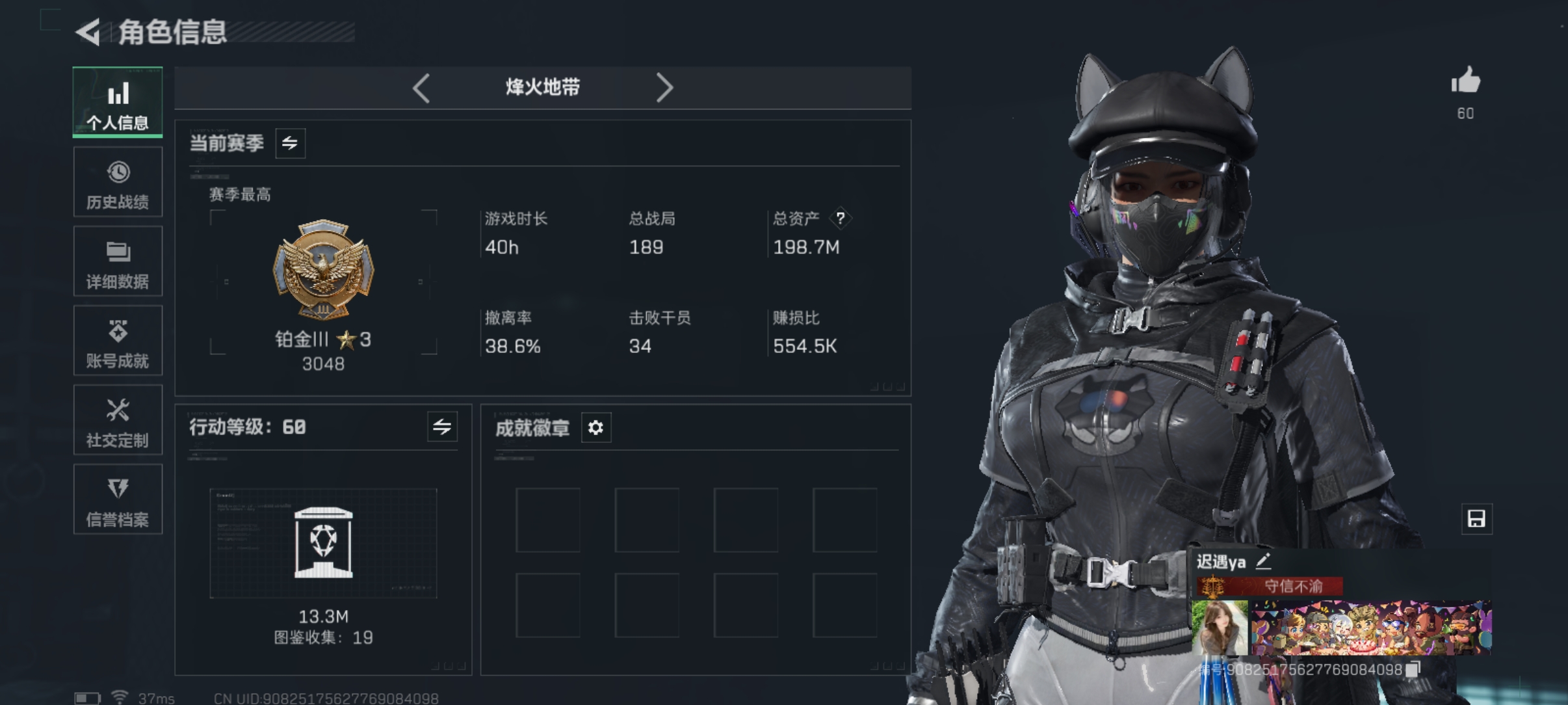The image size is (1568, 705).
Task: View the 信誉档案 tab
Action: [118, 499]
